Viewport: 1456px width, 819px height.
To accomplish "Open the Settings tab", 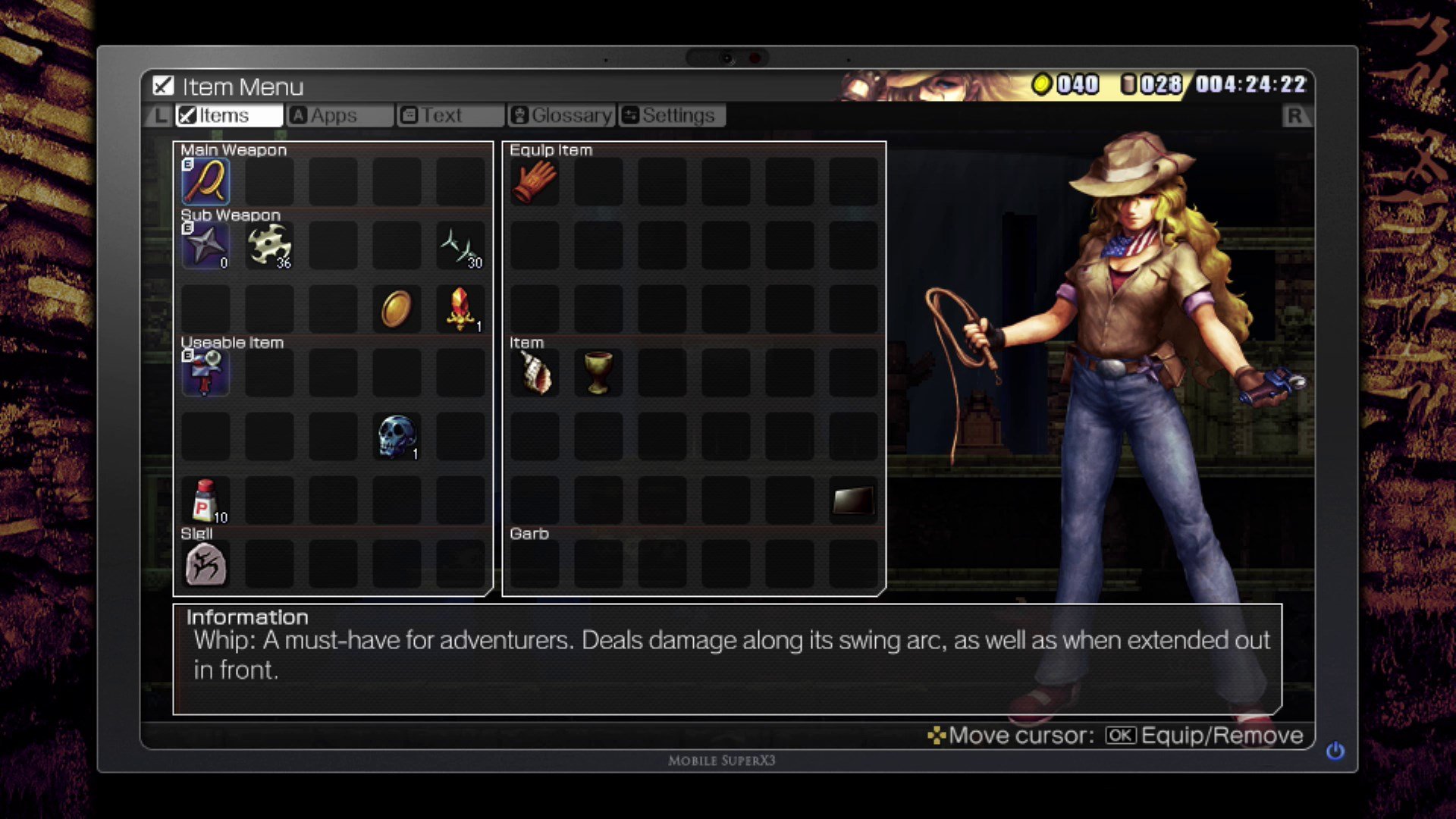I will [x=671, y=115].
